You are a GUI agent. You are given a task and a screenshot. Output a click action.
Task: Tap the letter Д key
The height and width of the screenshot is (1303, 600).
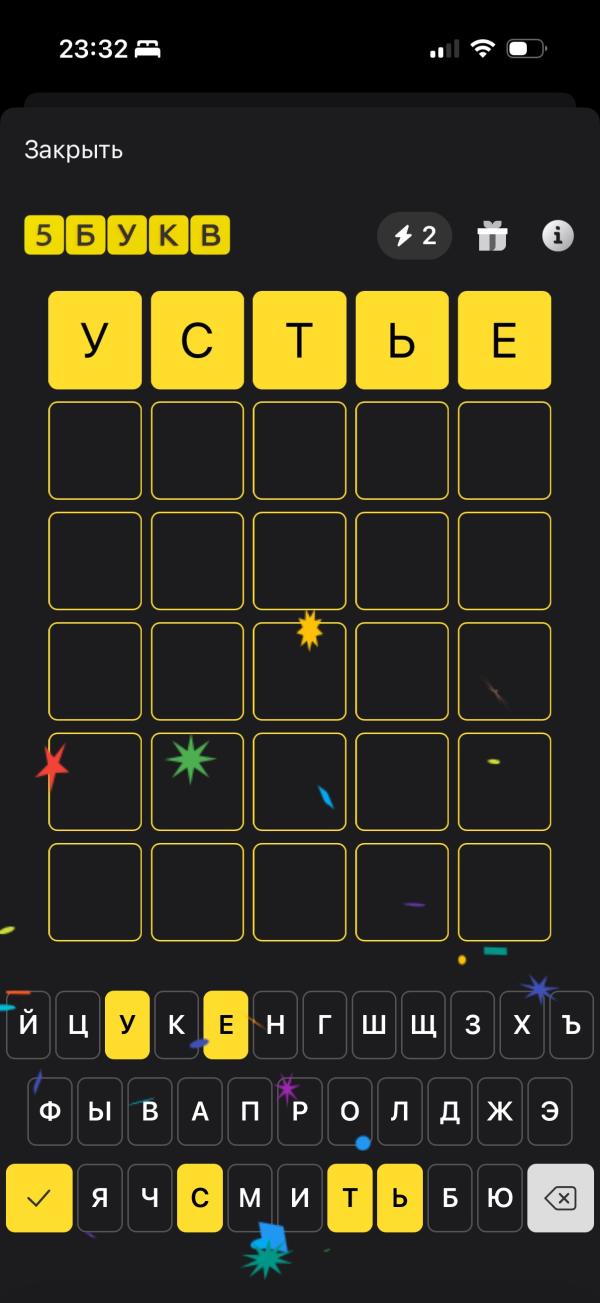pos(450,1112)
